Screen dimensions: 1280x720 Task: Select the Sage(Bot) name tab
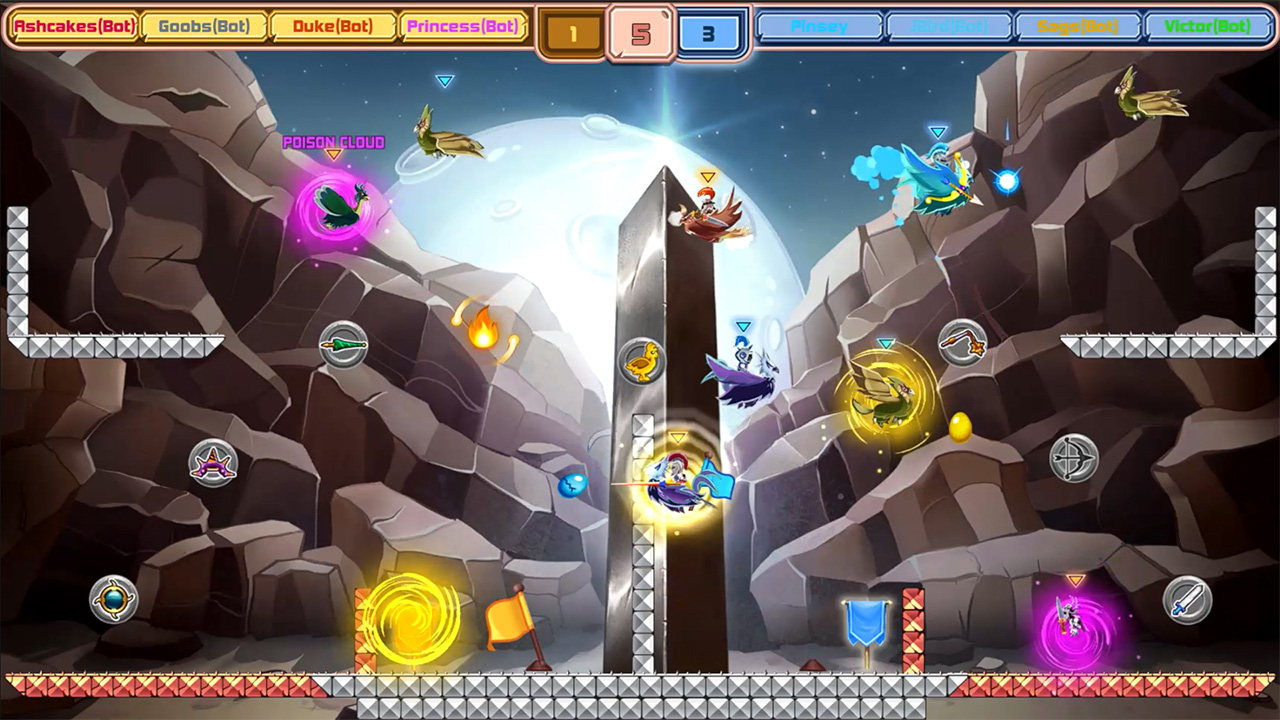1078,27
